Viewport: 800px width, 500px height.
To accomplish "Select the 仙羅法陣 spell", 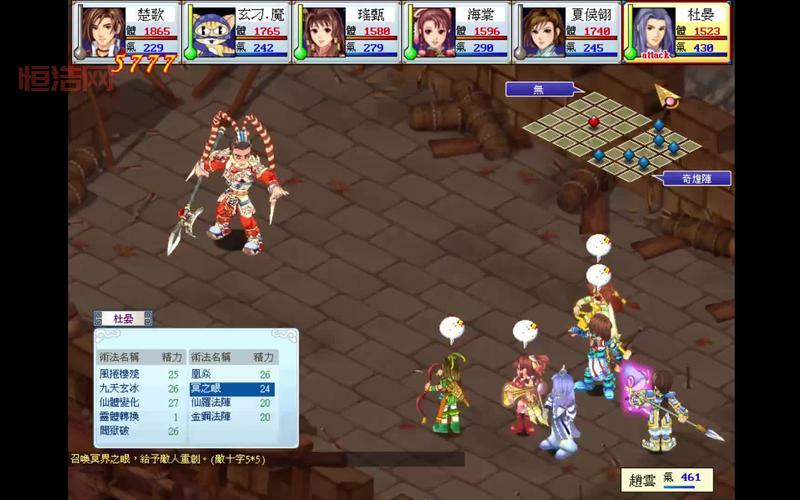I will 210,402.
